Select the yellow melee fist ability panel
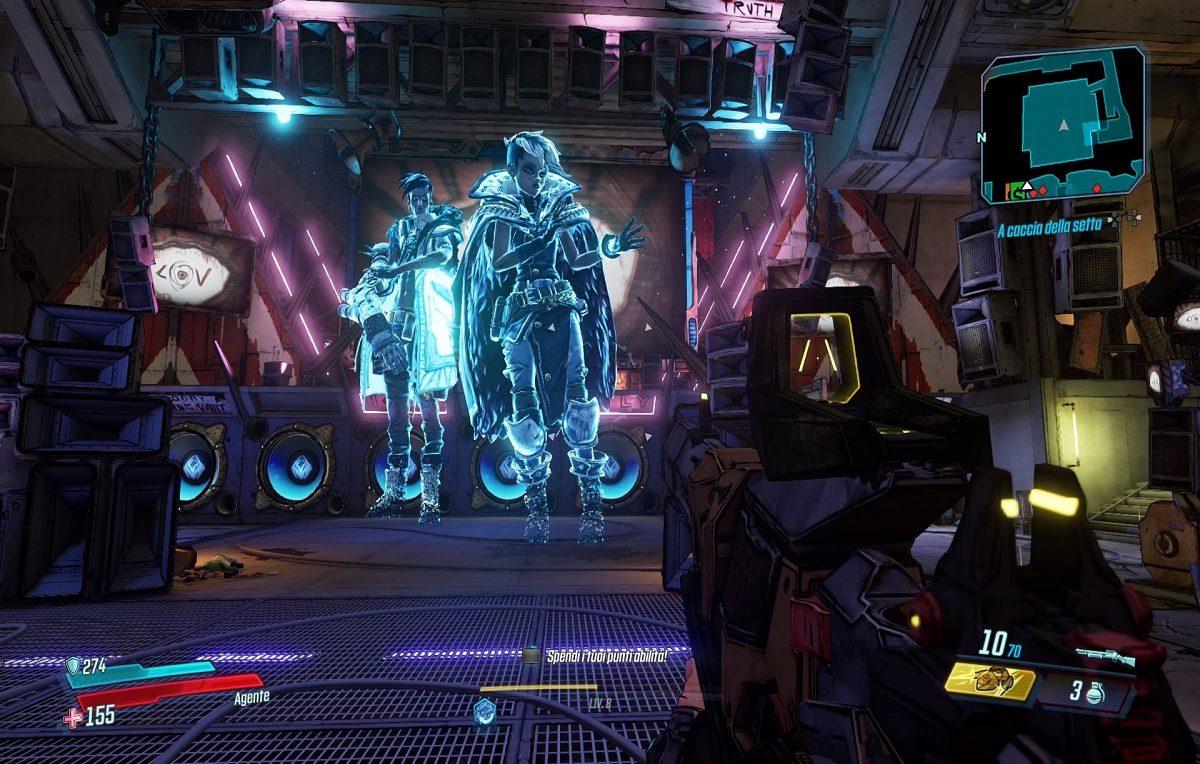 988,680
